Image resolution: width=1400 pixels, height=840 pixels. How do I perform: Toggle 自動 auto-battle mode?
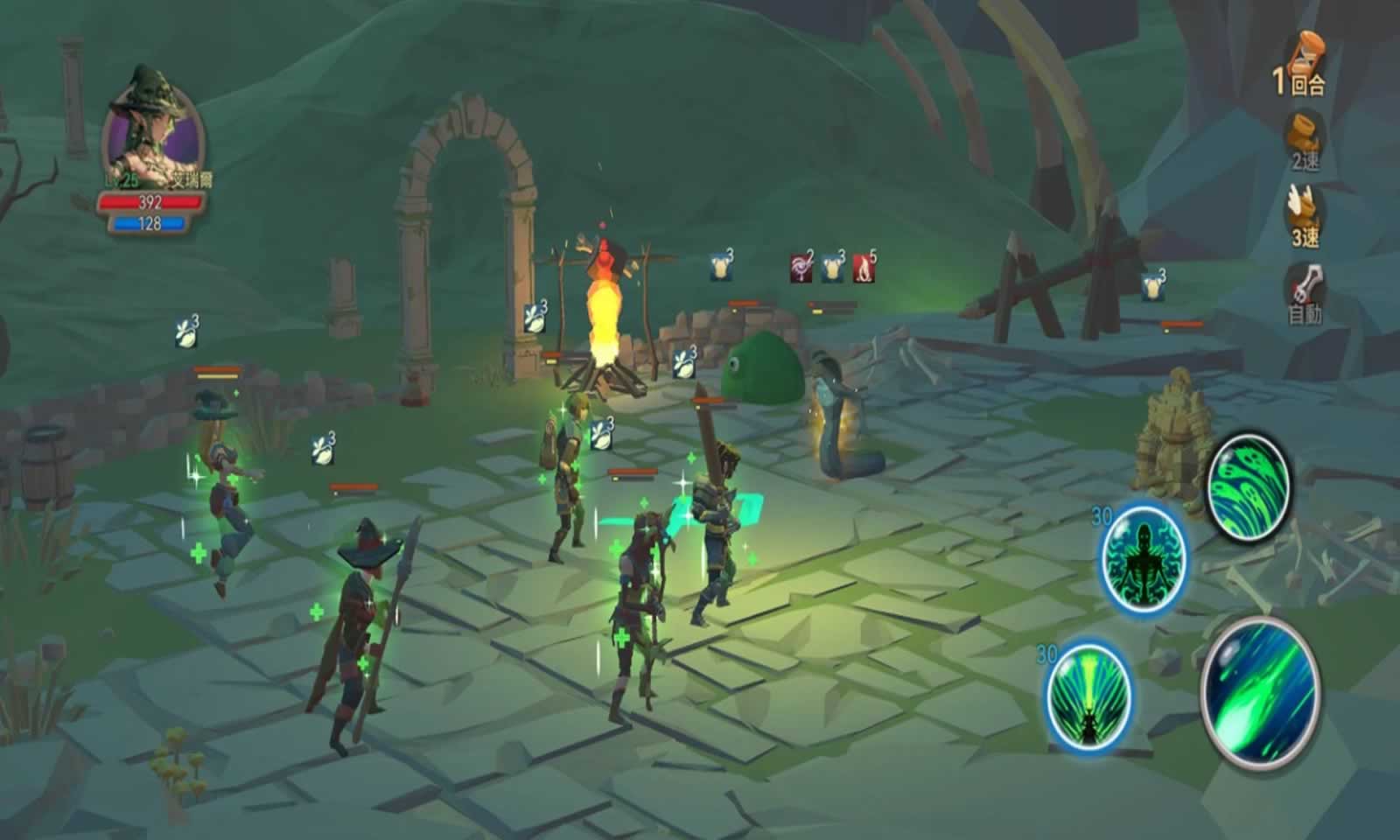[1305, 293]
